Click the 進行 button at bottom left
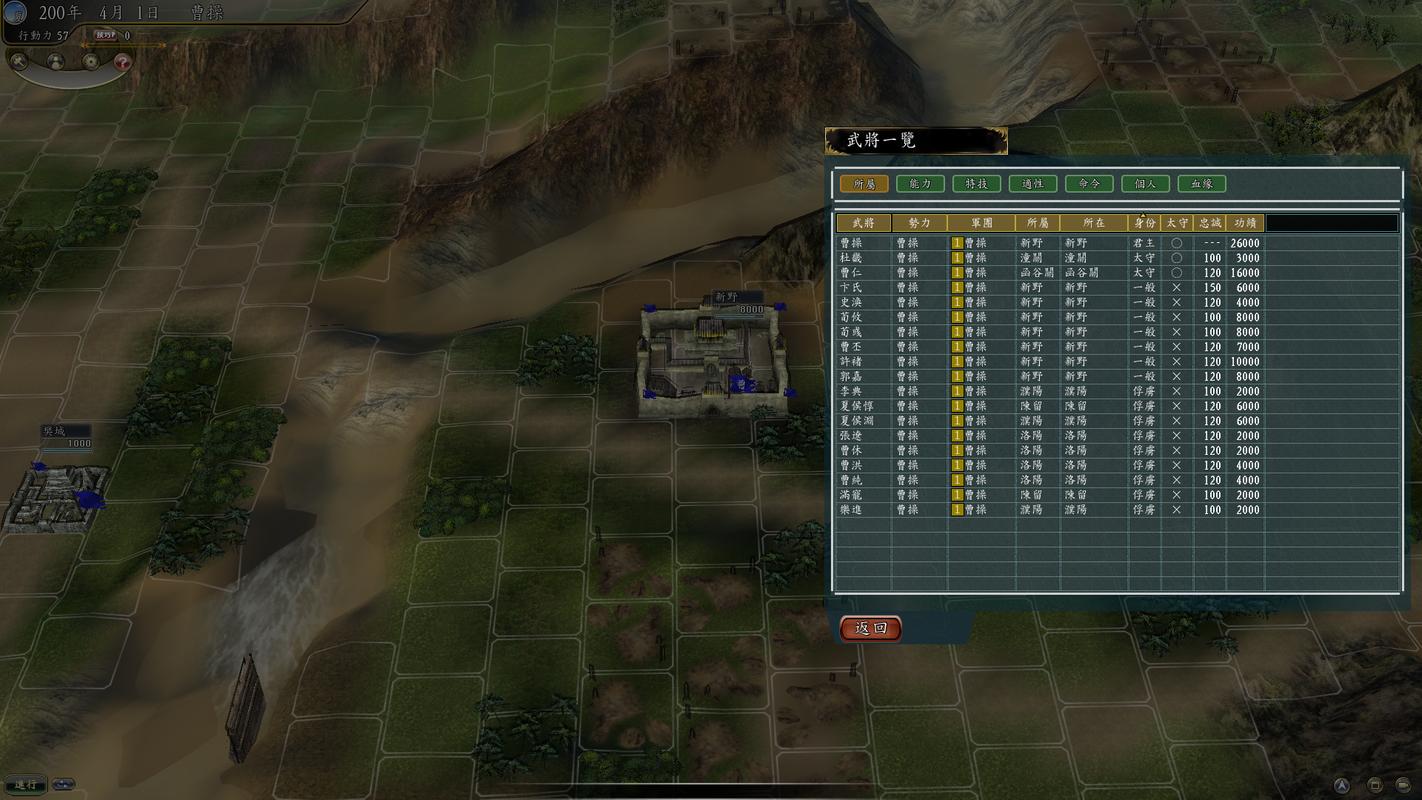The image size is (1422, 800). coord(25,784)
